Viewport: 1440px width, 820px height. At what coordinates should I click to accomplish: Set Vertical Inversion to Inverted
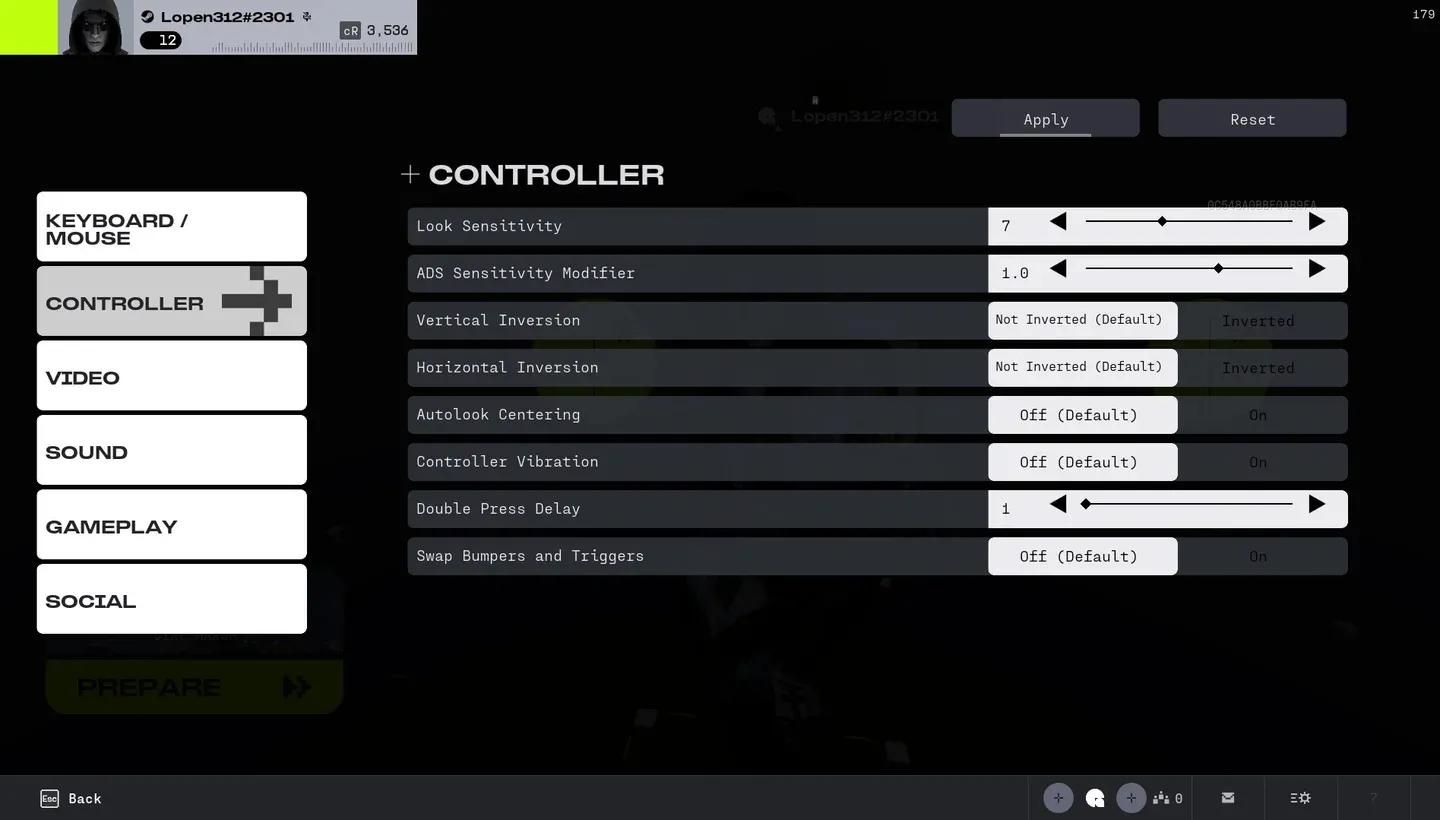tap(1258, 320)
